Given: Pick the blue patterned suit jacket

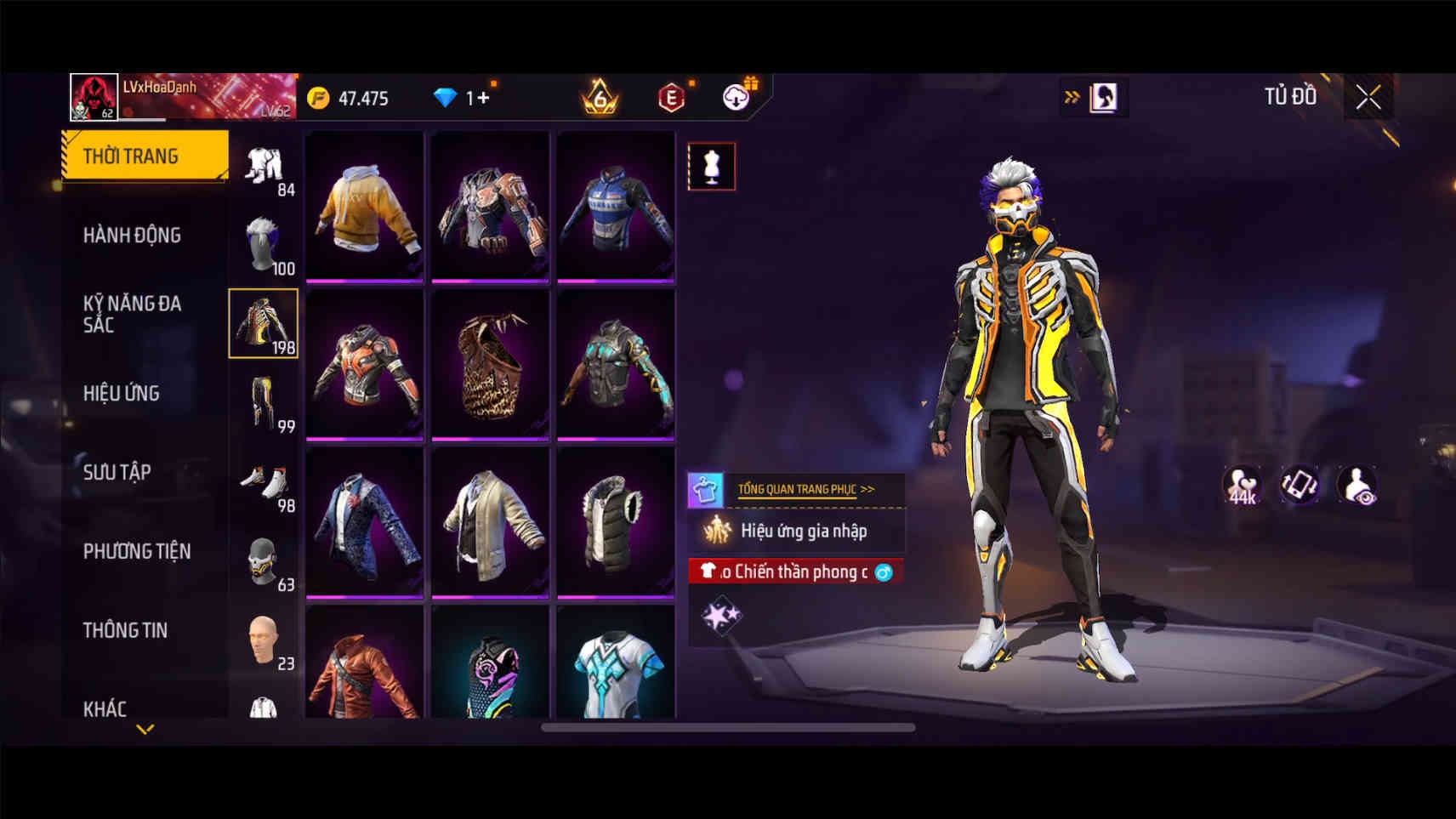Looking at the screenshot, I should (x=365, y=522).
